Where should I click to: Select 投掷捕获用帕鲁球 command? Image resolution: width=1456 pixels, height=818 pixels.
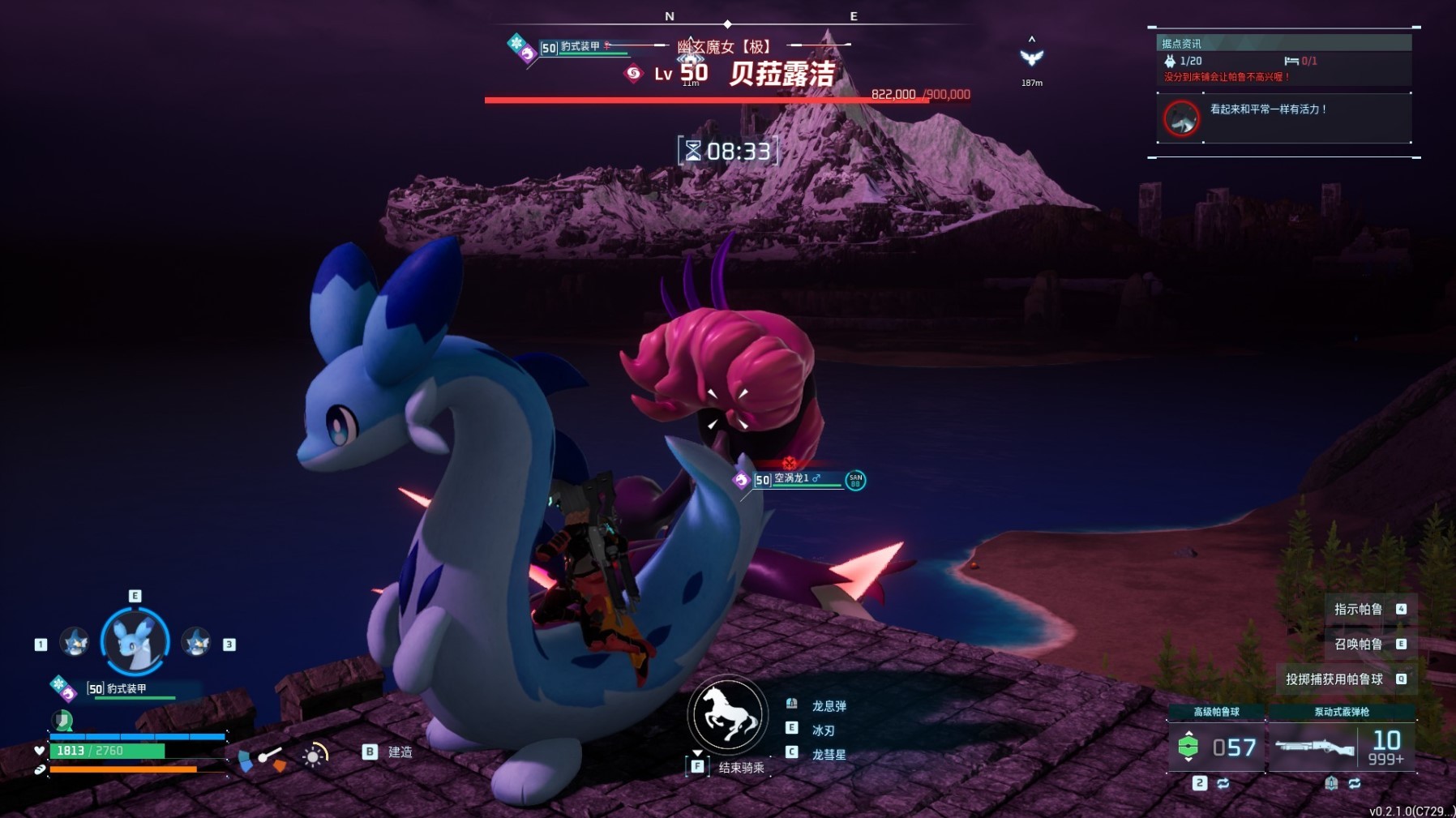pos(1334,679)
